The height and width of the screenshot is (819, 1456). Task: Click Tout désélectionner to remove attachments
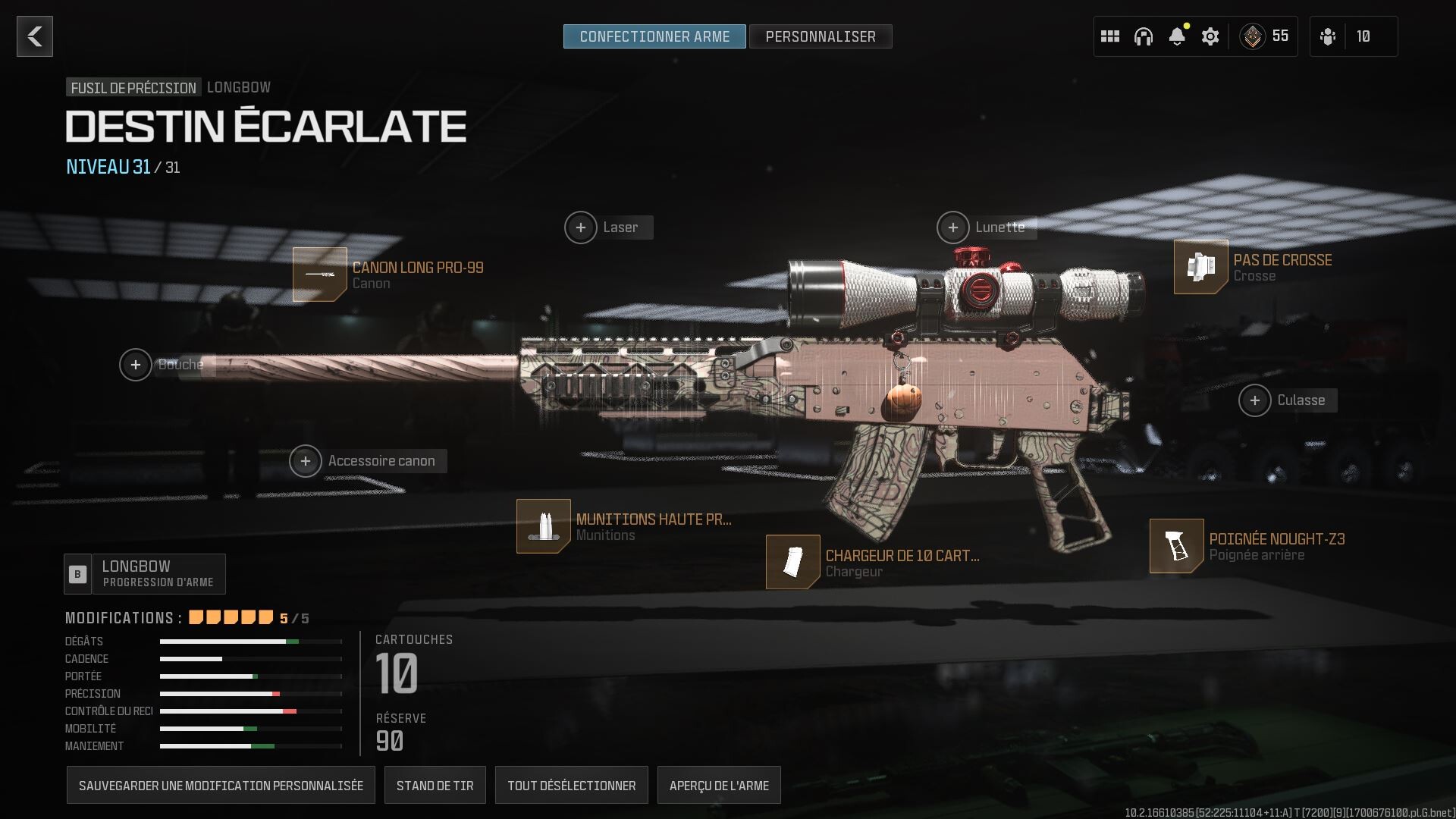571,785
